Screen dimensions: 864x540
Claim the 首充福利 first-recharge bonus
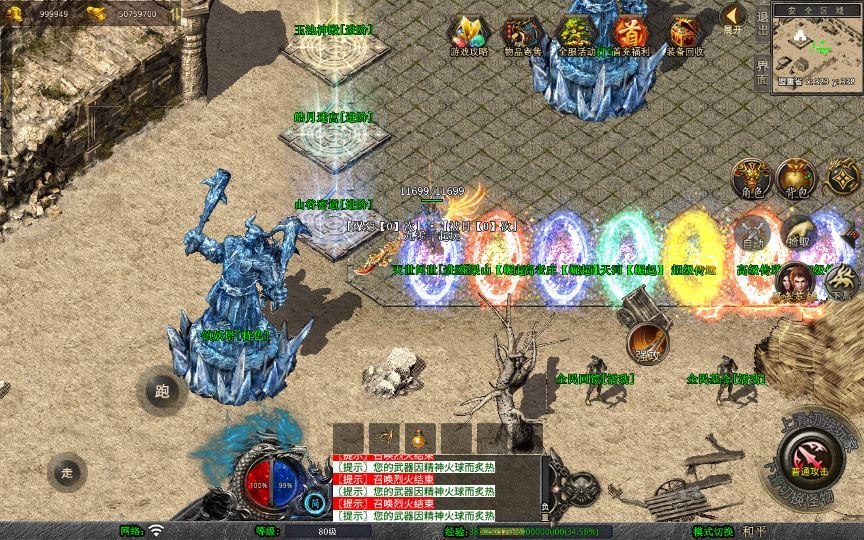pos(630,34)
